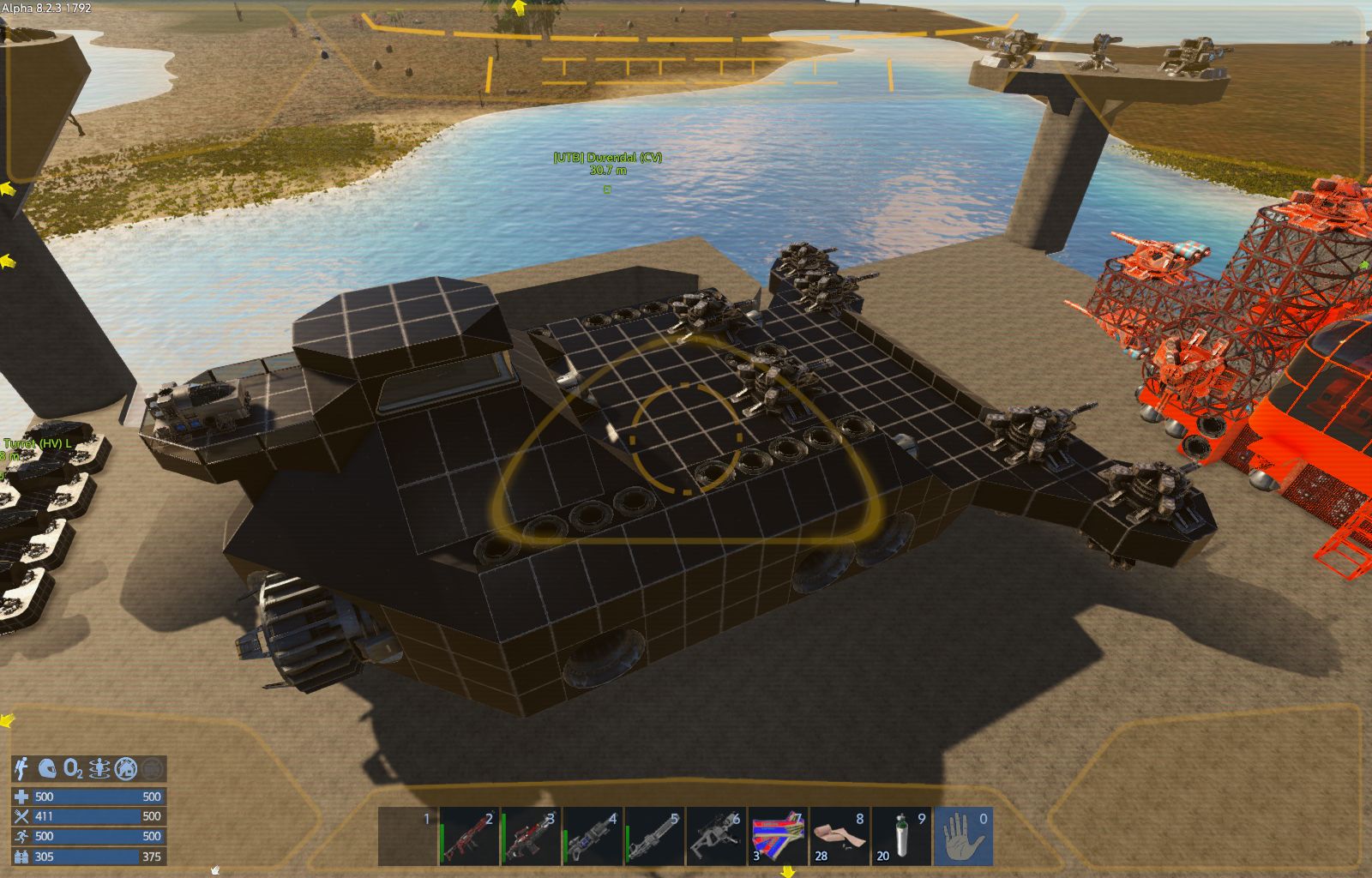Select the red scoped rifle in slot 3

point(532,837)
